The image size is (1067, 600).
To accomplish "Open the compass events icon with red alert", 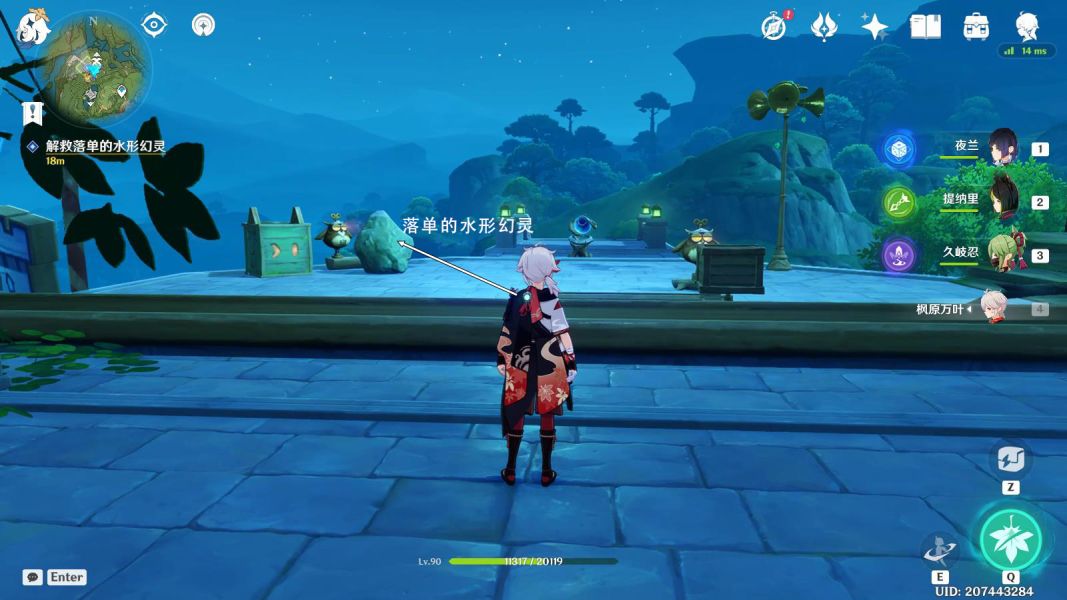I will (774, 26).
